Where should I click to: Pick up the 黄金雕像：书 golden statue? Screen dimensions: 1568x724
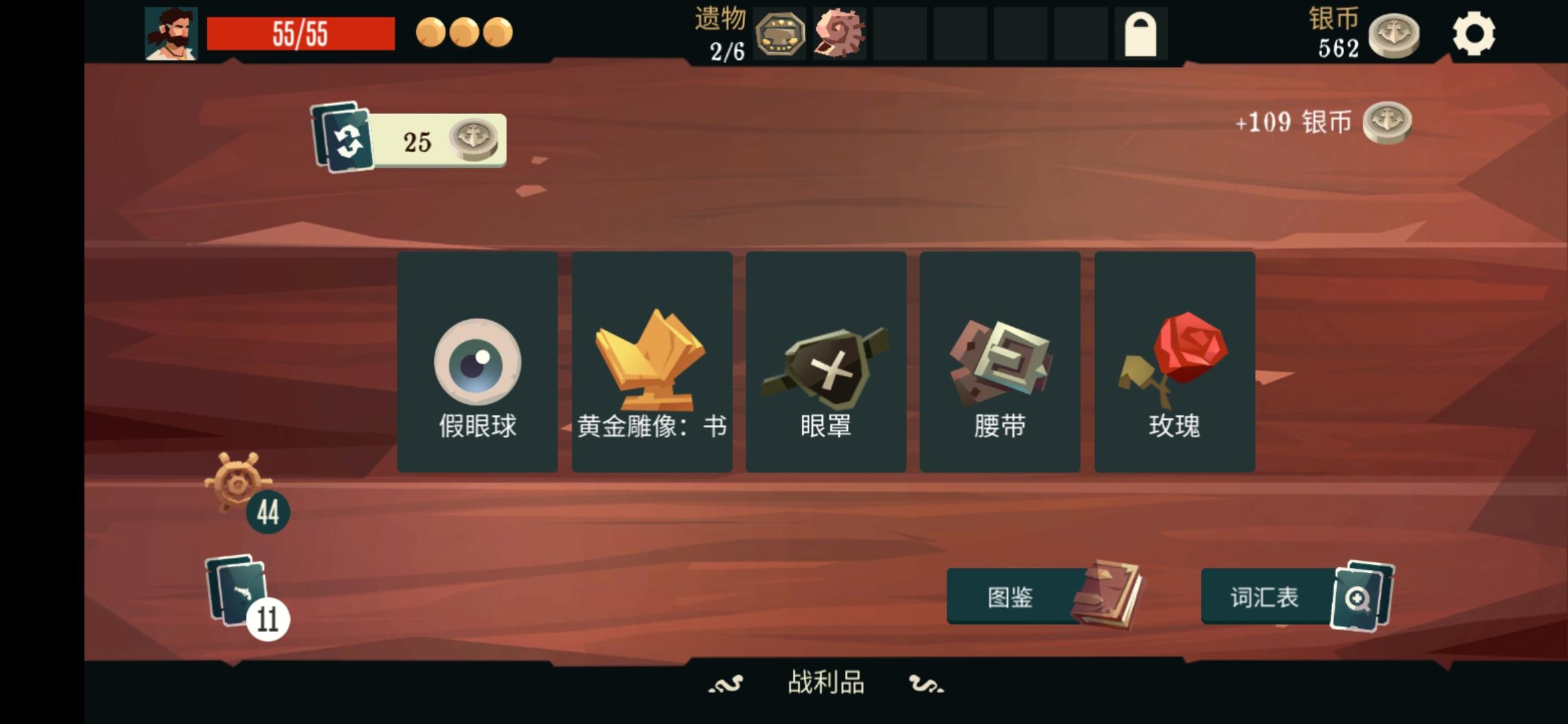651,362
